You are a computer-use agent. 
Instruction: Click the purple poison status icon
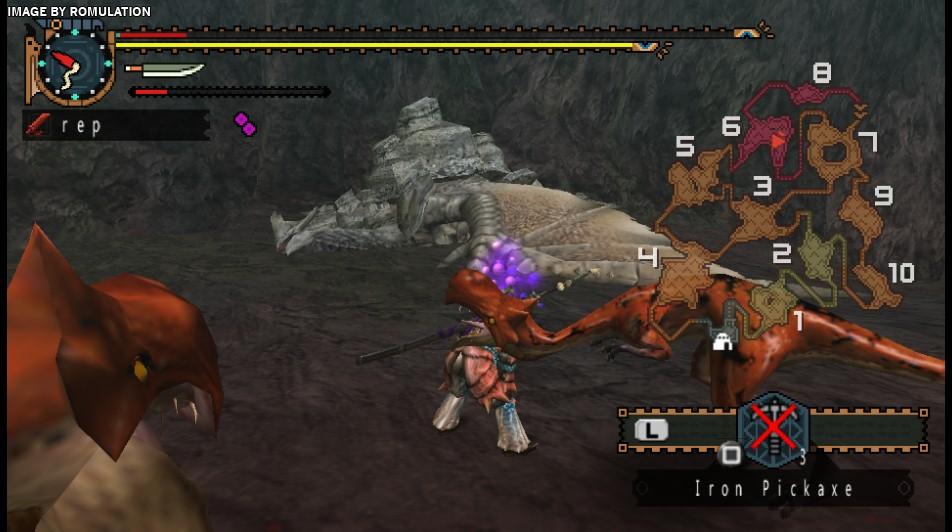pyautogui.click(x=245, y=124)
